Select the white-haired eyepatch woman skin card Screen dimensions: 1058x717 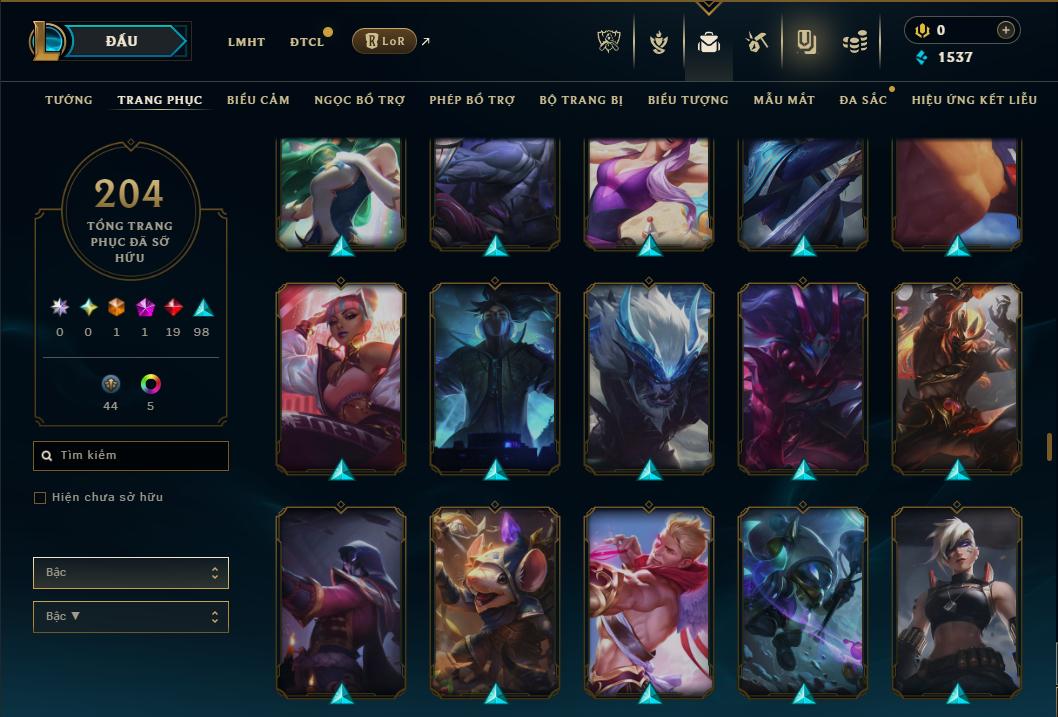957,600
